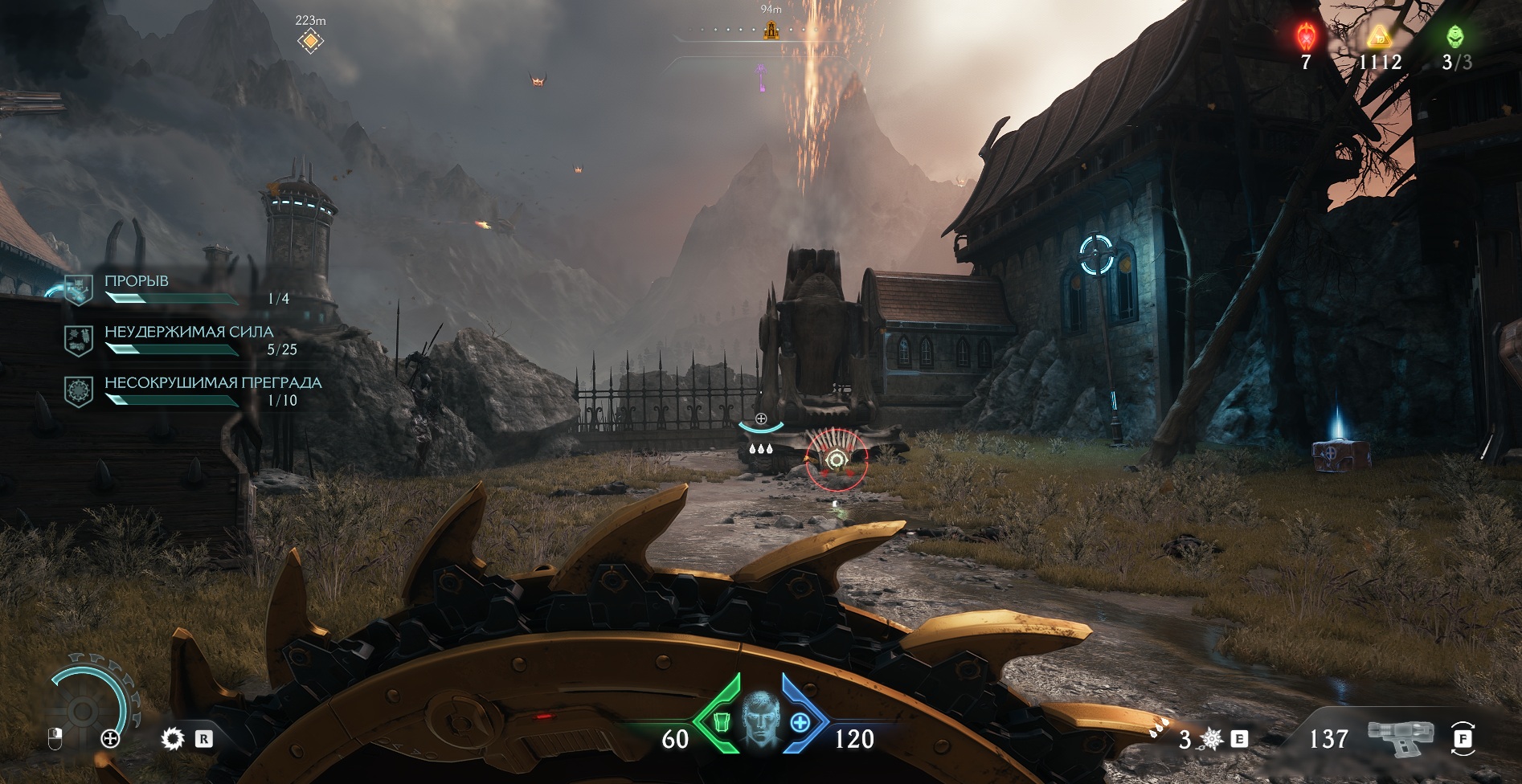Screen dimensions: 1522x784
Task: Activate the spiked melee ability icon
Action: coord(1212,738)
